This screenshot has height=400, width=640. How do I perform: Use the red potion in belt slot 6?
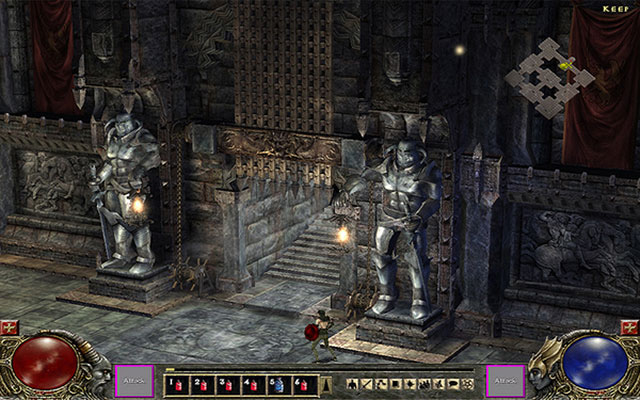[304, 384]
